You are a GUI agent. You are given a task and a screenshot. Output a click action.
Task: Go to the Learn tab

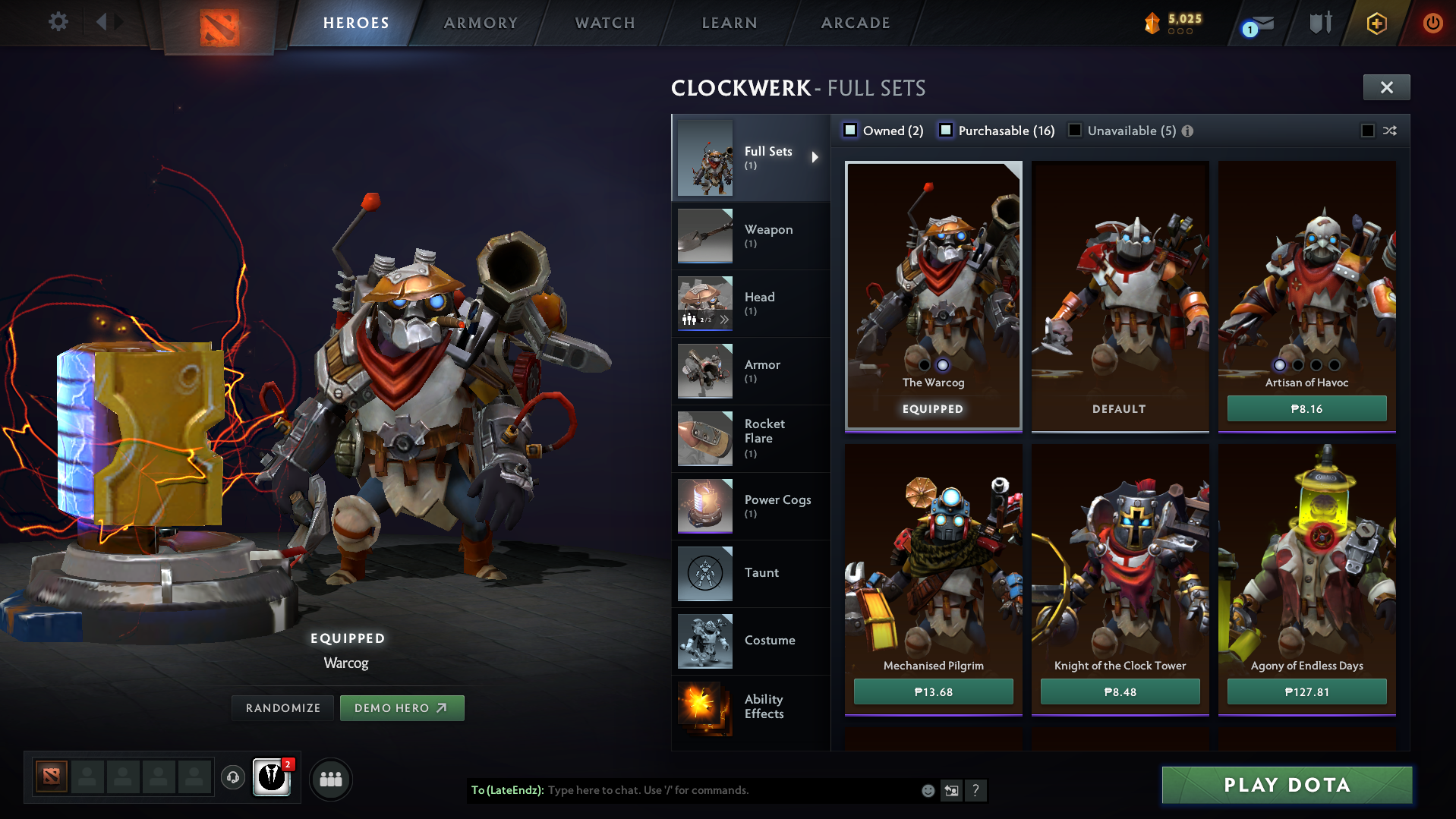[730, 23]
